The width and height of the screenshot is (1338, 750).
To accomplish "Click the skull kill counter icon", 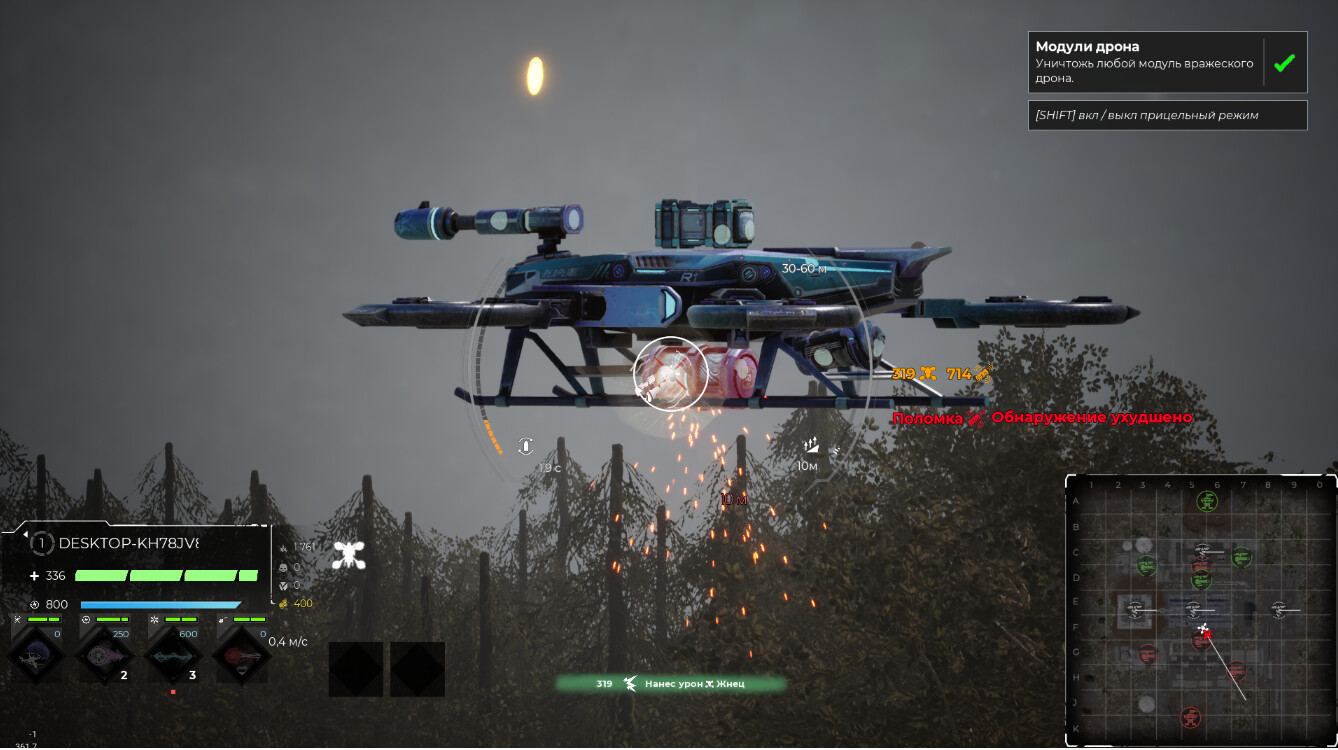I will click(x=284, y=568).
